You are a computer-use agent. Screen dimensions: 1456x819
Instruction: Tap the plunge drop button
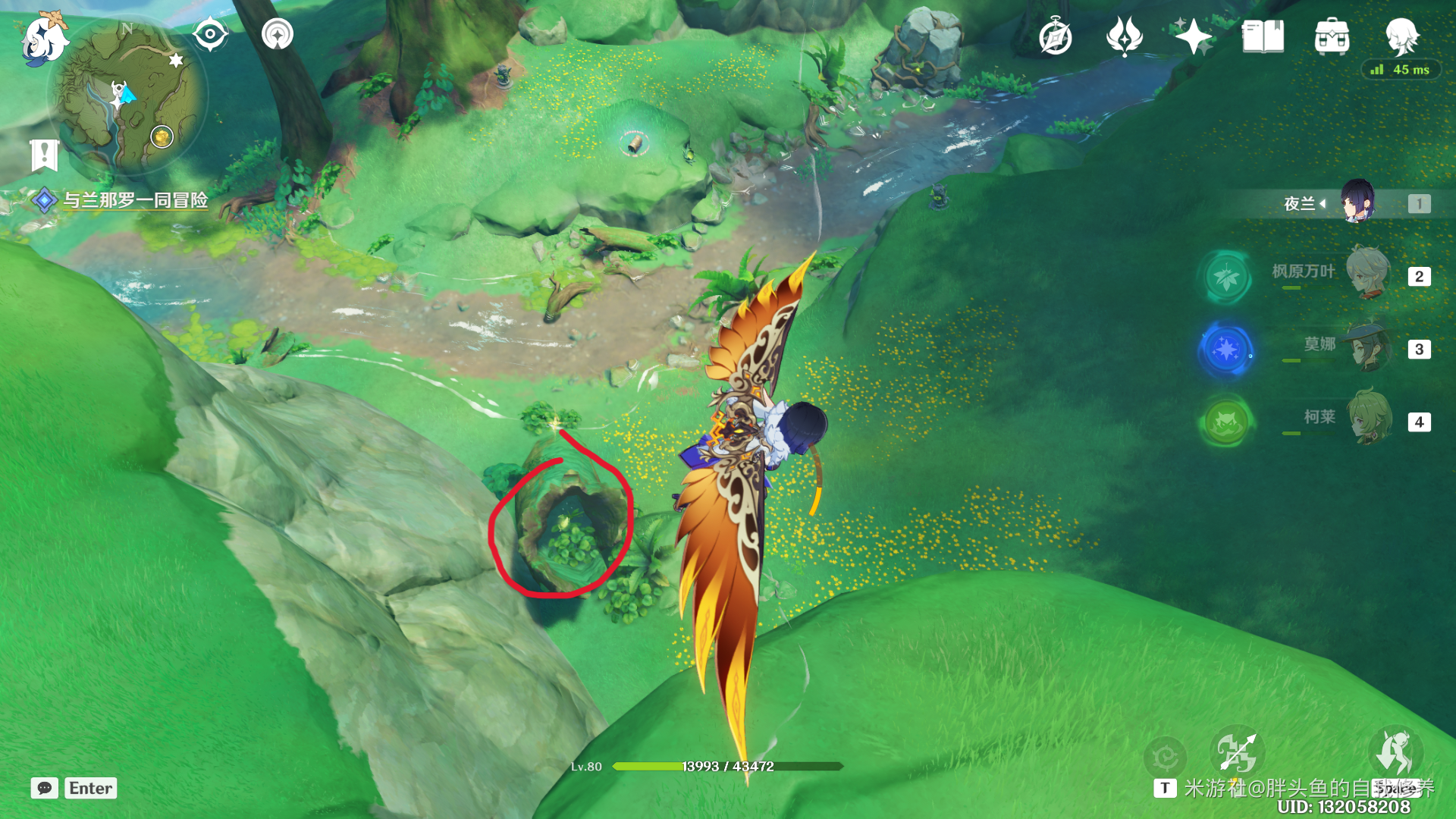(1395, 752)
